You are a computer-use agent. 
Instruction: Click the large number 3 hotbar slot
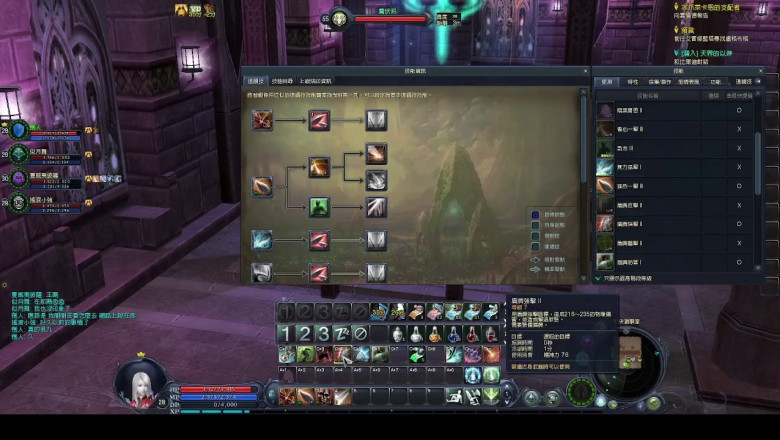click(x=323, y=333)
